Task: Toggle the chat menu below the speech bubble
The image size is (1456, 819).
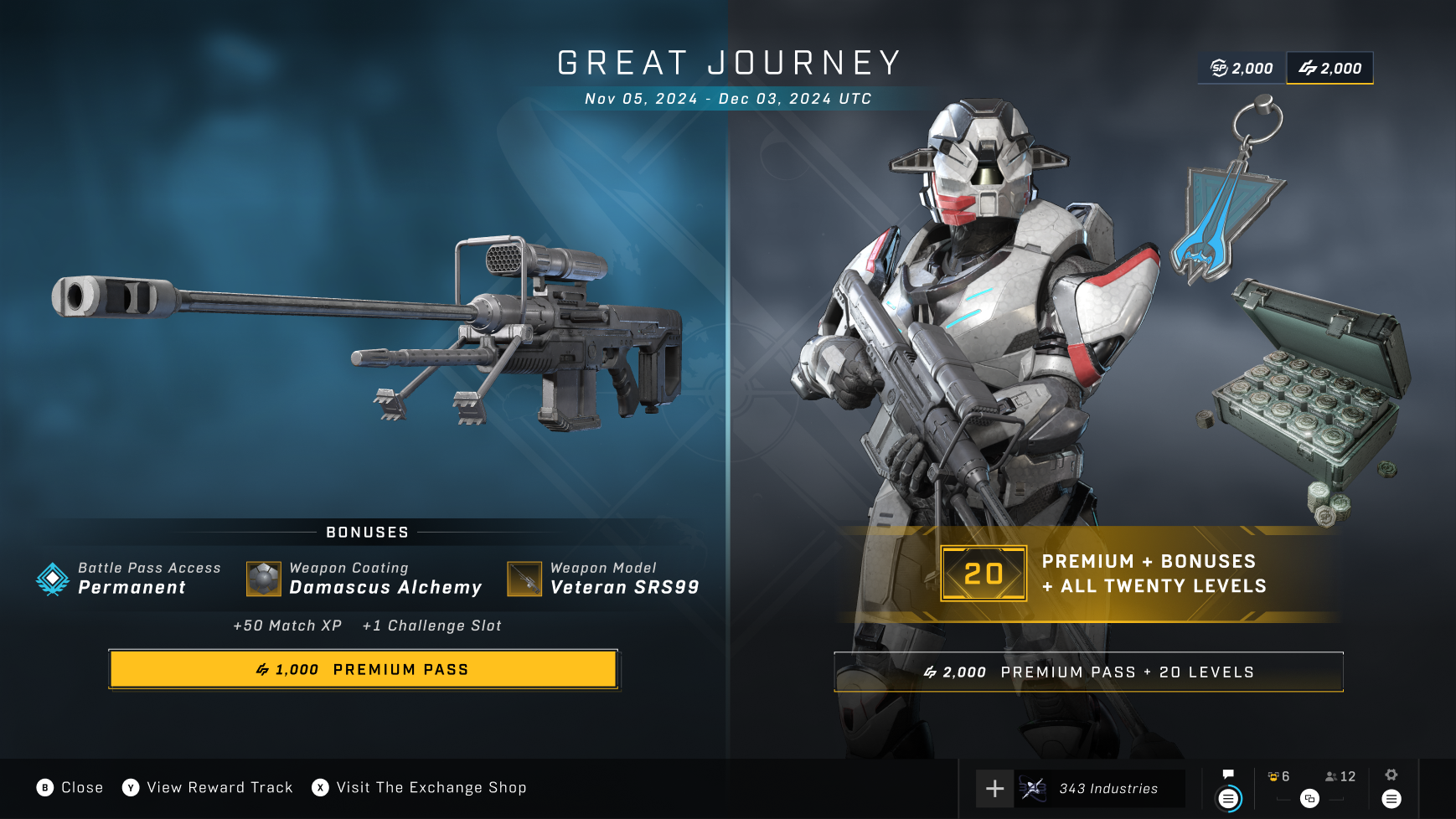Action: click(1228, 800)
